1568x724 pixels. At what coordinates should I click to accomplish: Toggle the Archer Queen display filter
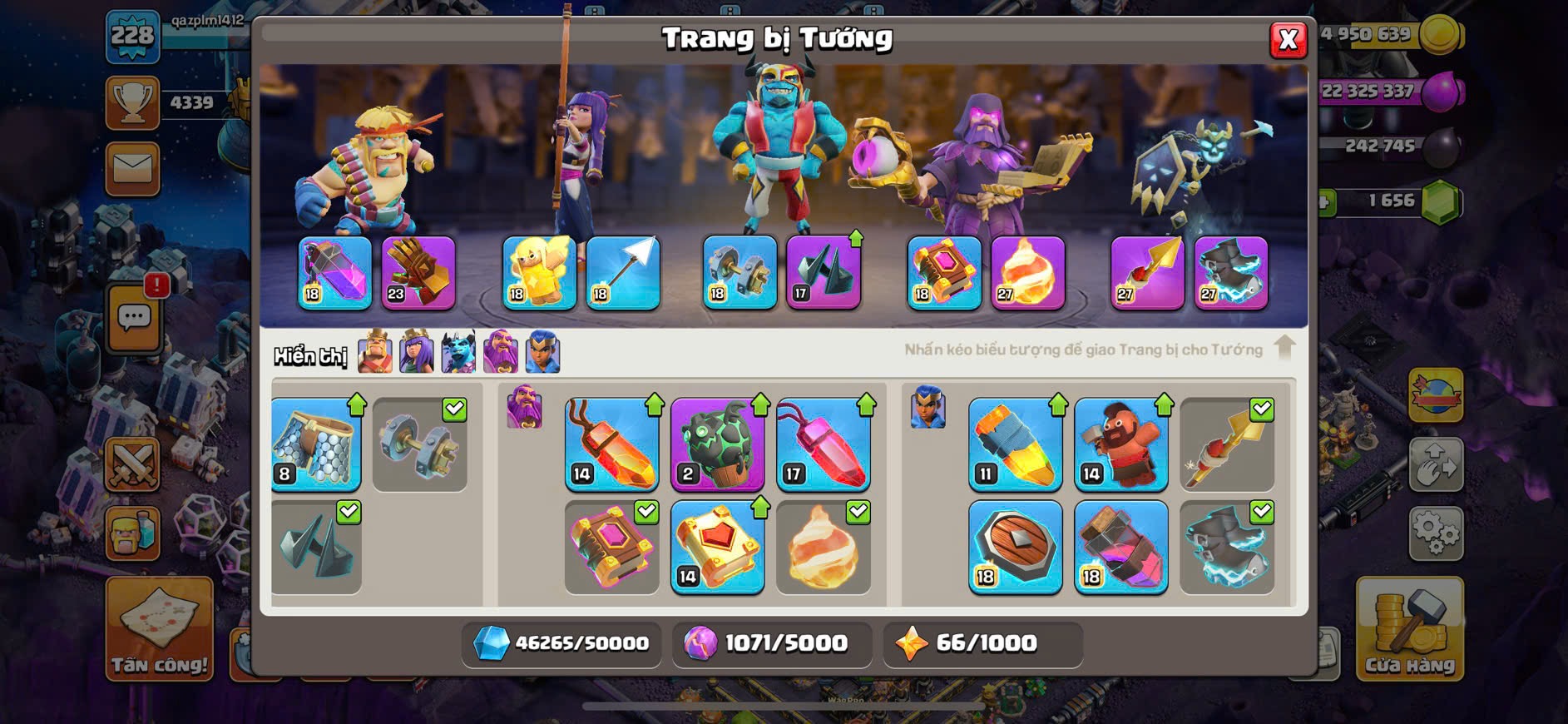pyautogui.click(x=417, y=353)
